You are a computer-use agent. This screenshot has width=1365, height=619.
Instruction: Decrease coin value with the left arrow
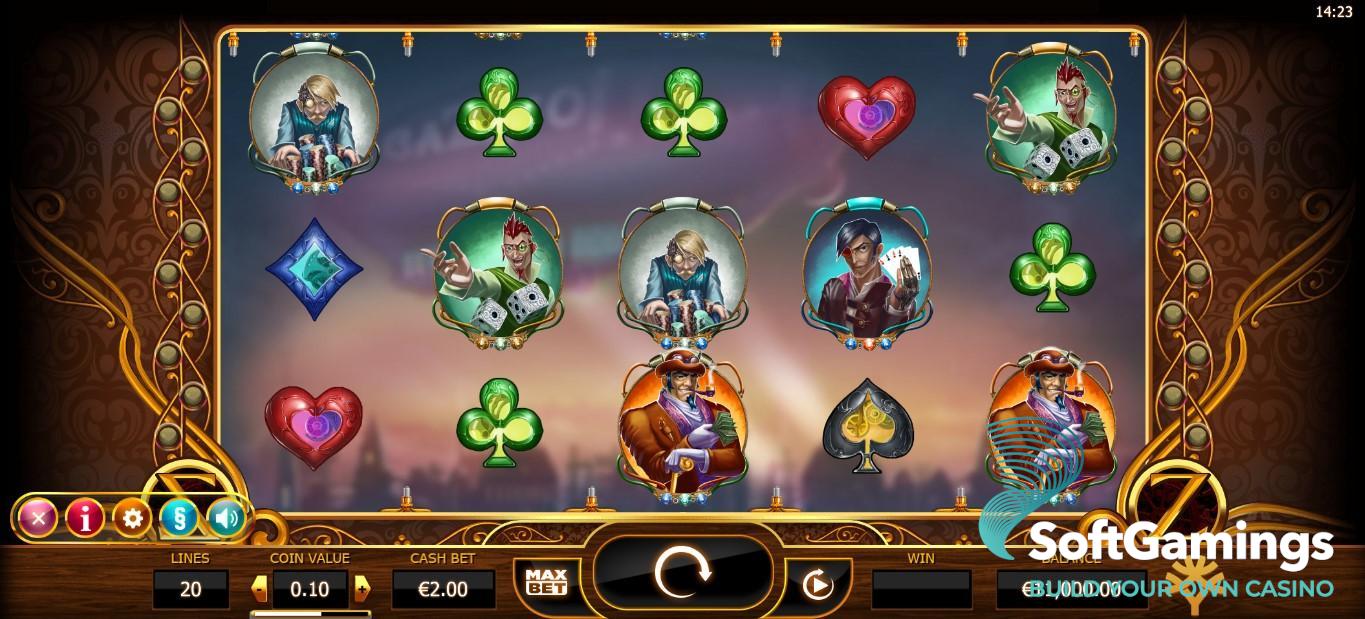(x=259, y=588)
